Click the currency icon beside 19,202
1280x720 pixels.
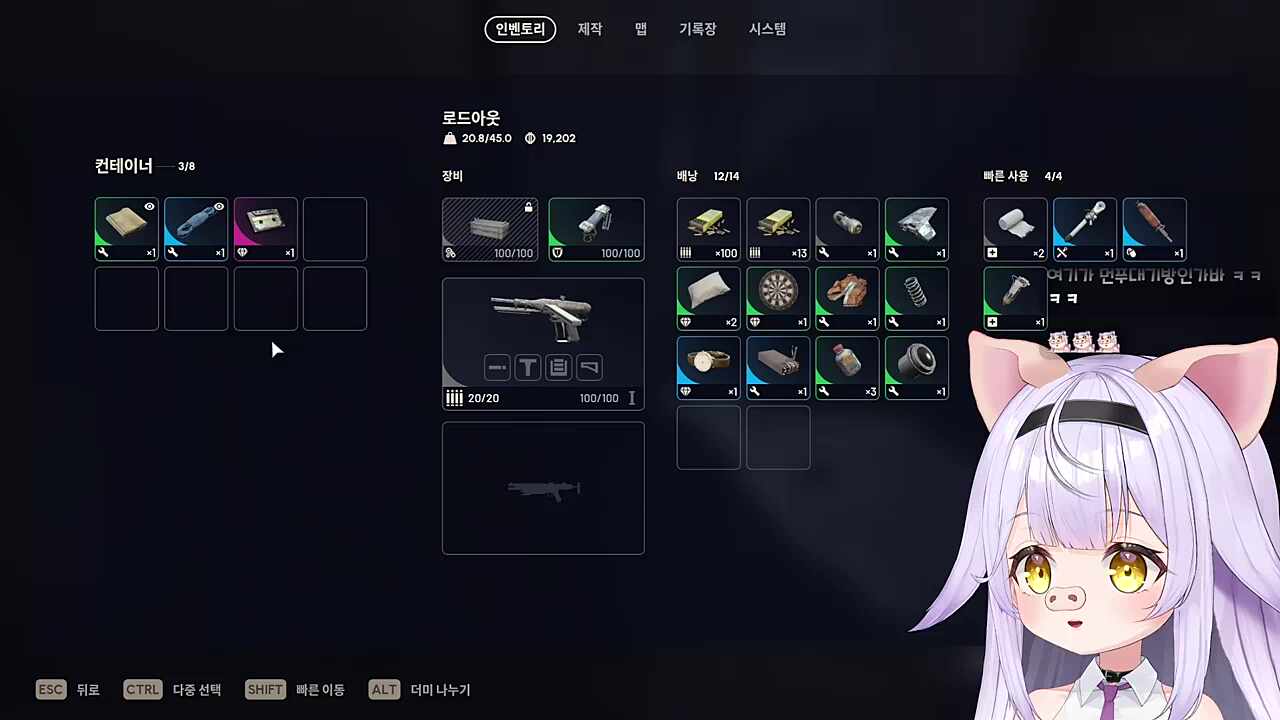click(529, 138)
